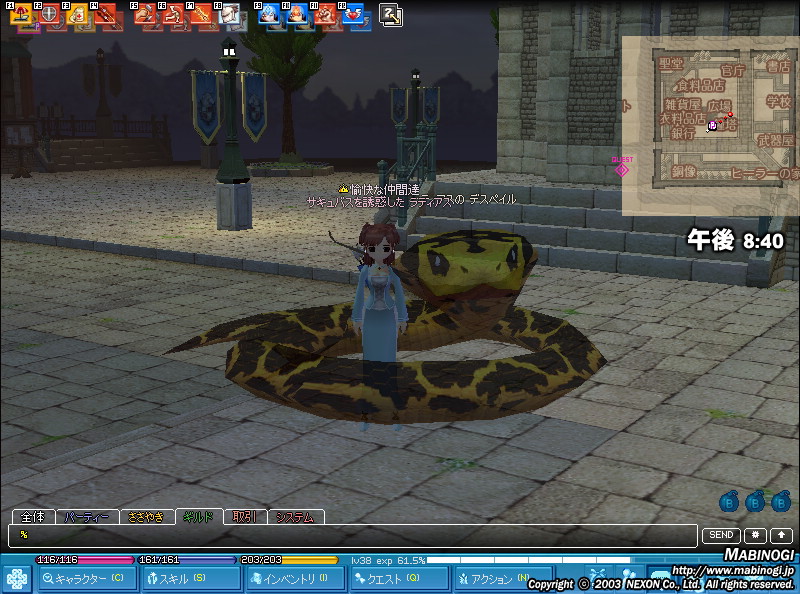Show the システム chat tab
The height and width of the screenshot is (594, 800).
pos(295,517)
